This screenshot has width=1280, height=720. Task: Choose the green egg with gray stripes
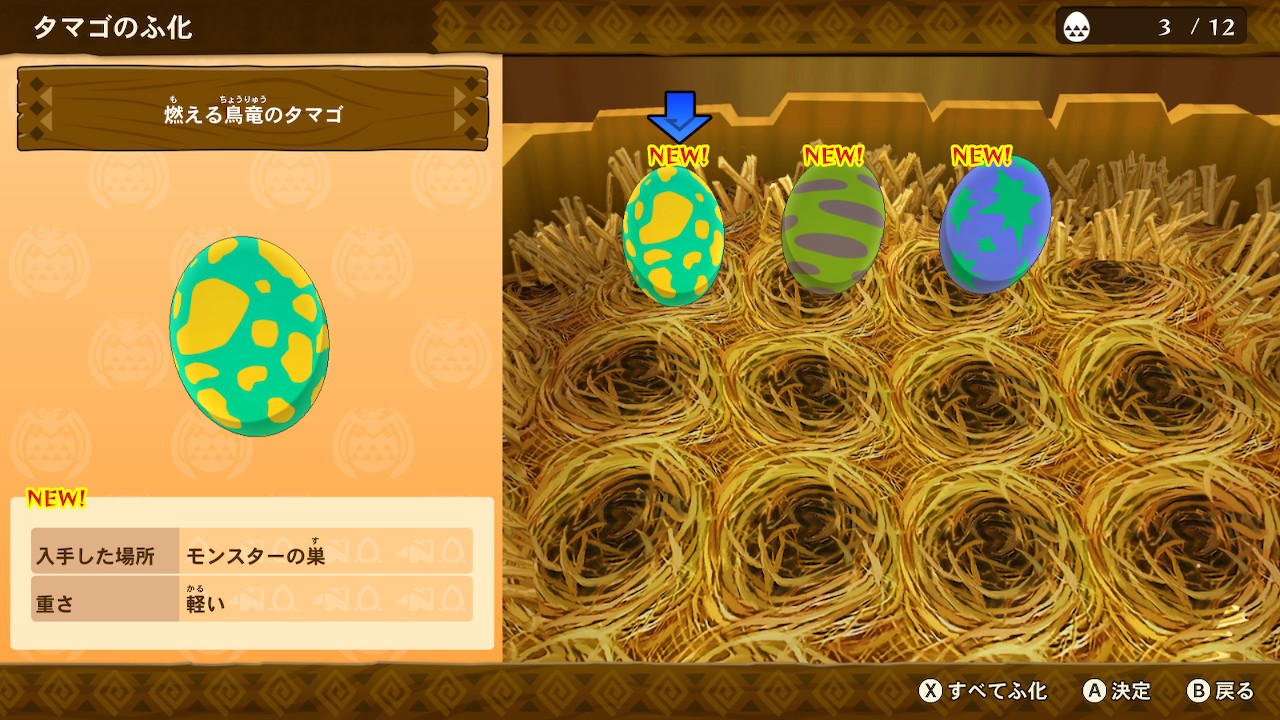click(833, 227)
